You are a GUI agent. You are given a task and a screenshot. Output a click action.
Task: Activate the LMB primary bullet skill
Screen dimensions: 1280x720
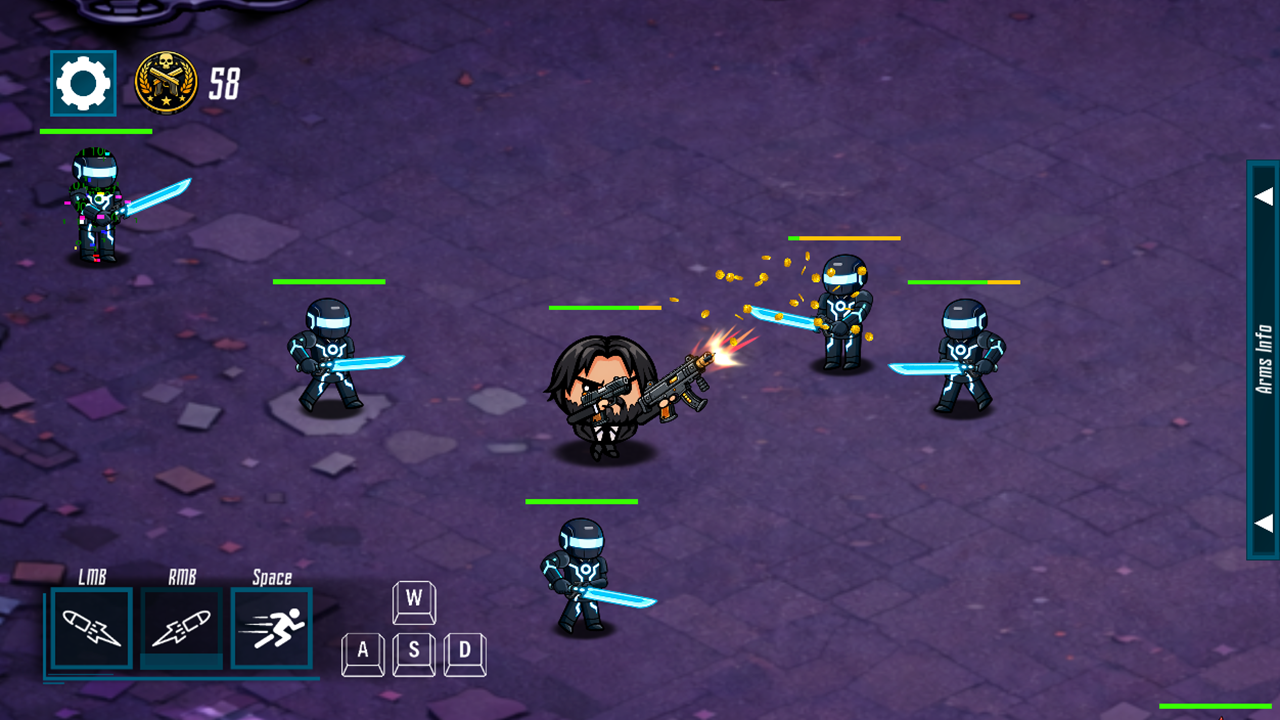click(x=91, y=628)
